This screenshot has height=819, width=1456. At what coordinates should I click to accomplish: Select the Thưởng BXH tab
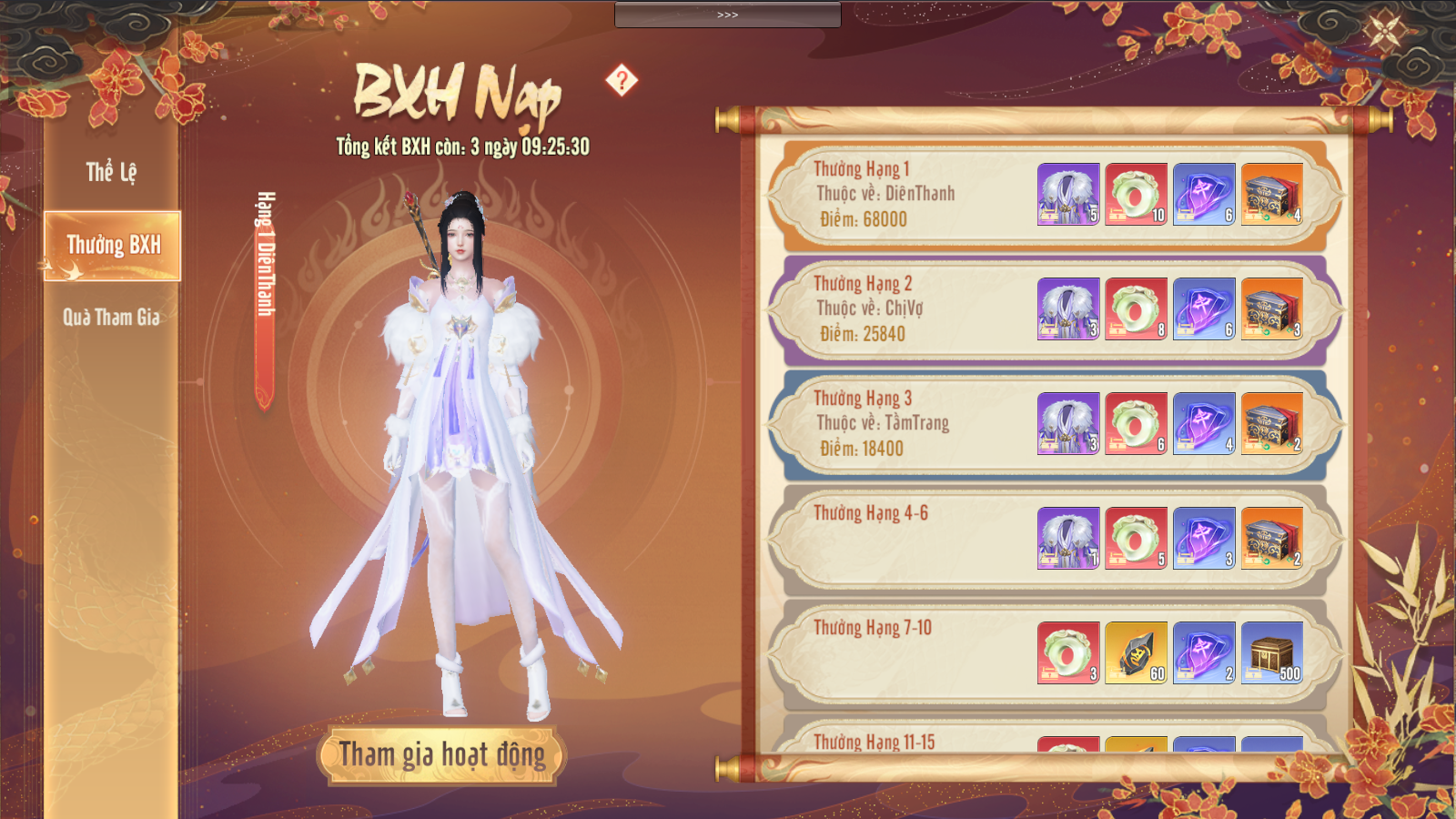[113, 246]
